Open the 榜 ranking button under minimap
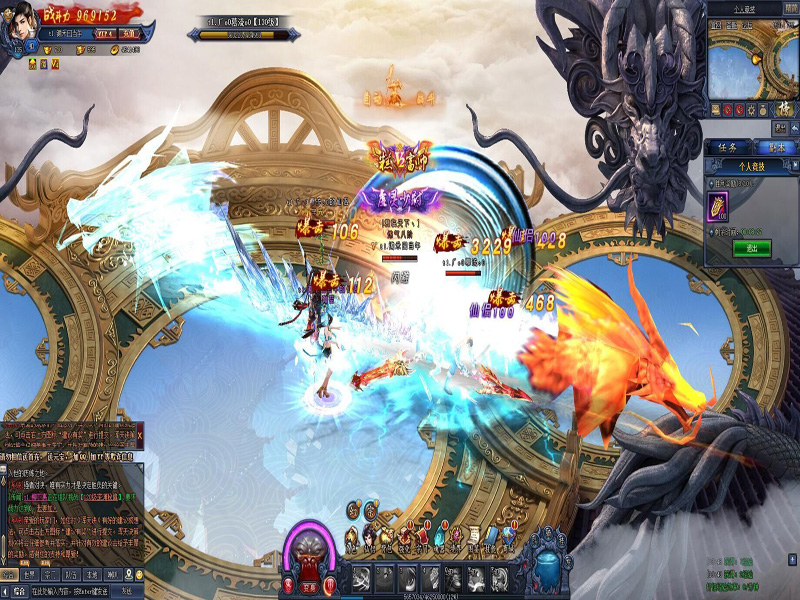This screenshot has height=600, width=800. click(x=783, y=108)
